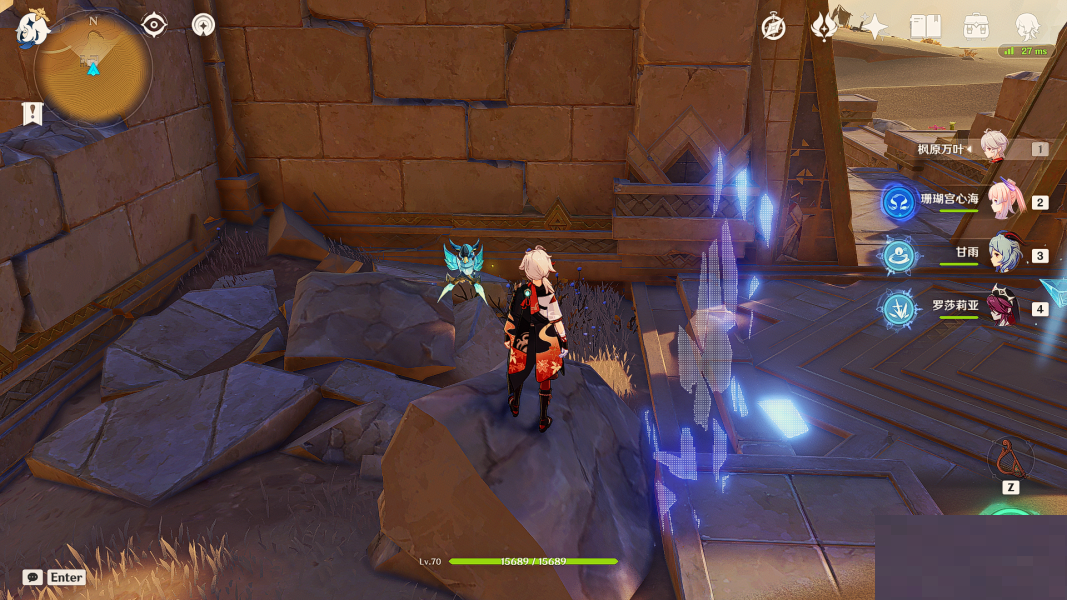
Task: Switch to party member 甘雨
Action: [x=1002, y=255]
